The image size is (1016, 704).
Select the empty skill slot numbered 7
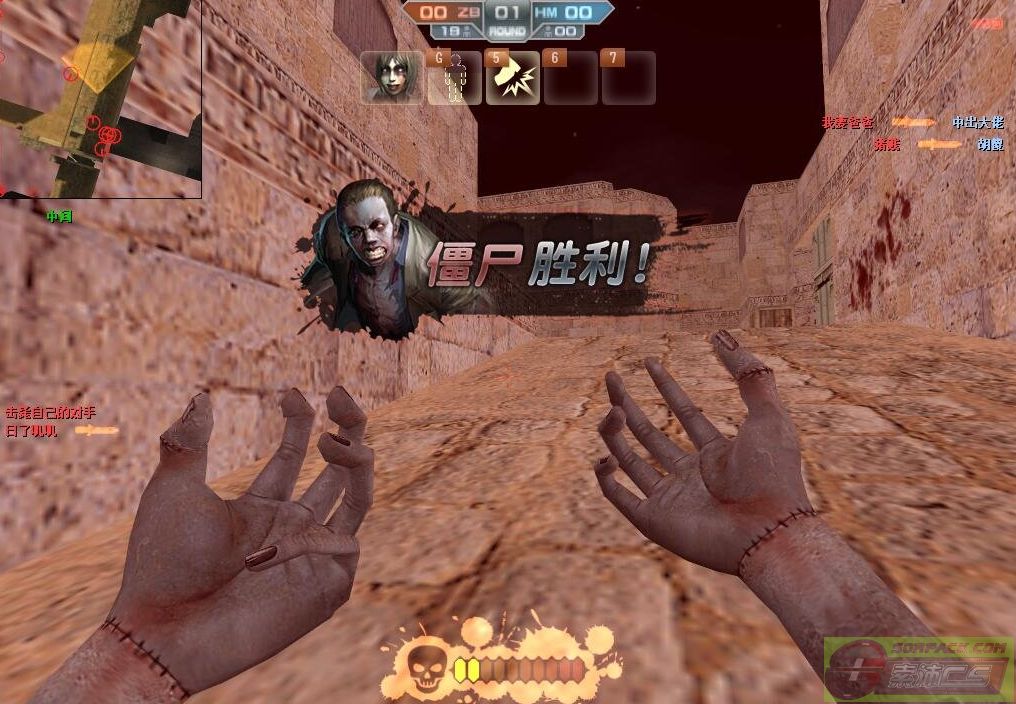(x=629, y=78)
